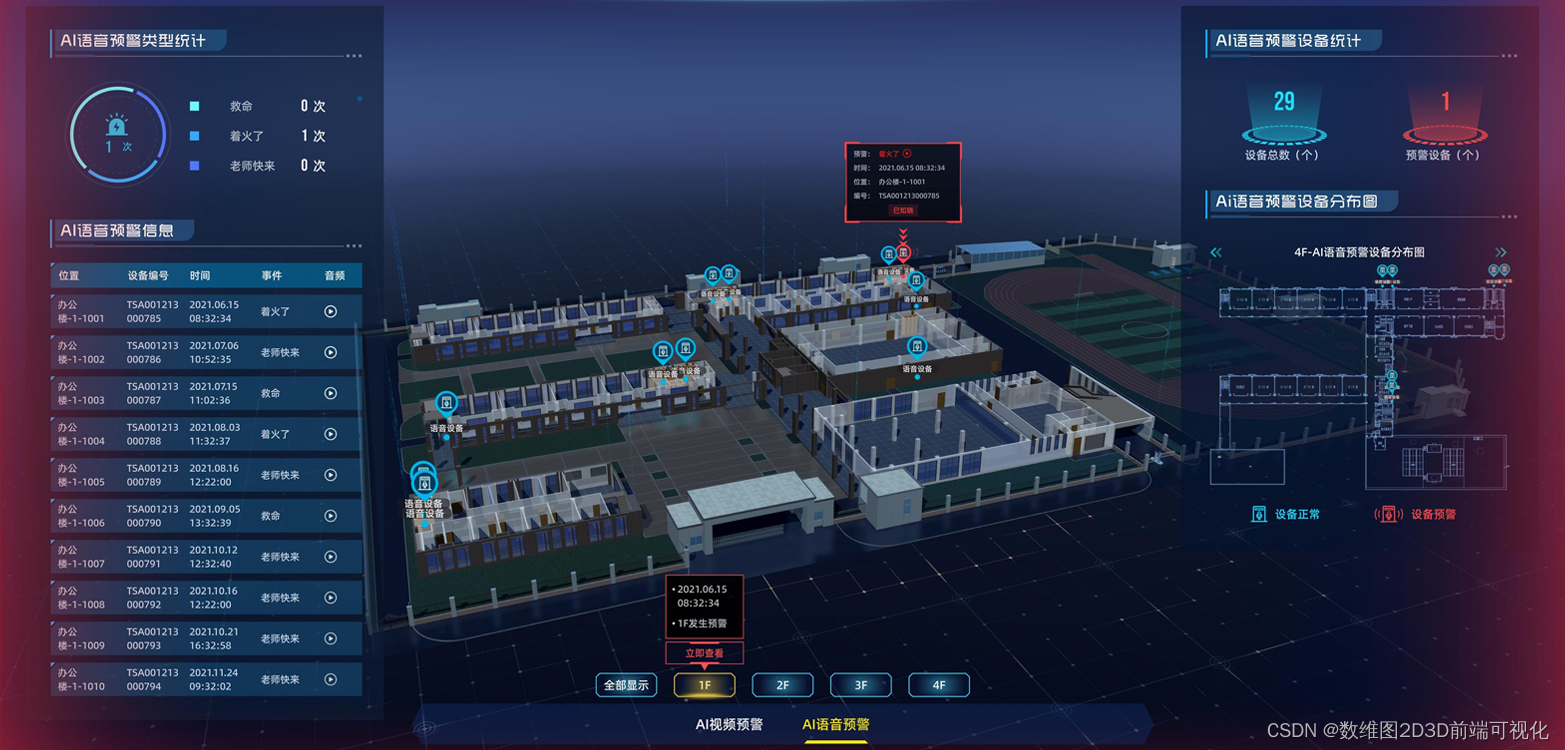Acknowledge the alert with 已知晓
1565x750 pixels.
pyautogui.click(x=902, y=211)
